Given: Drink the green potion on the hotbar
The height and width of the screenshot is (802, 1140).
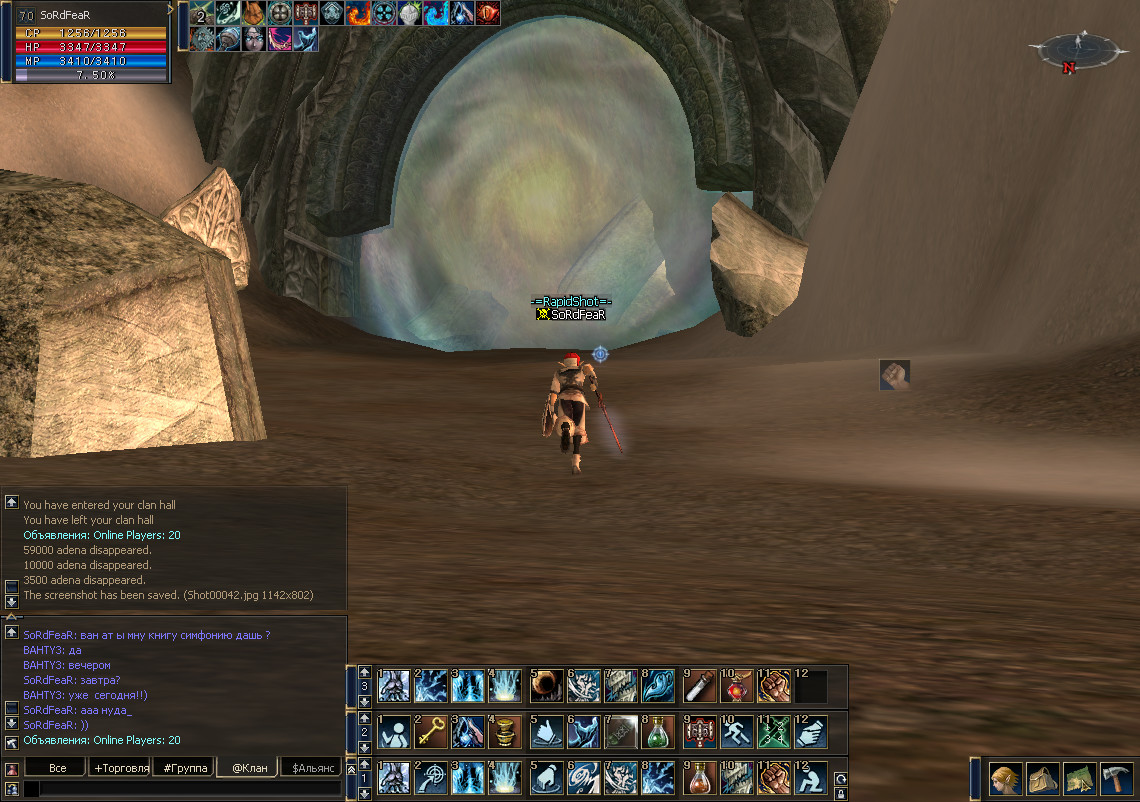Looking at the screenshot, I should pos(658,732).
